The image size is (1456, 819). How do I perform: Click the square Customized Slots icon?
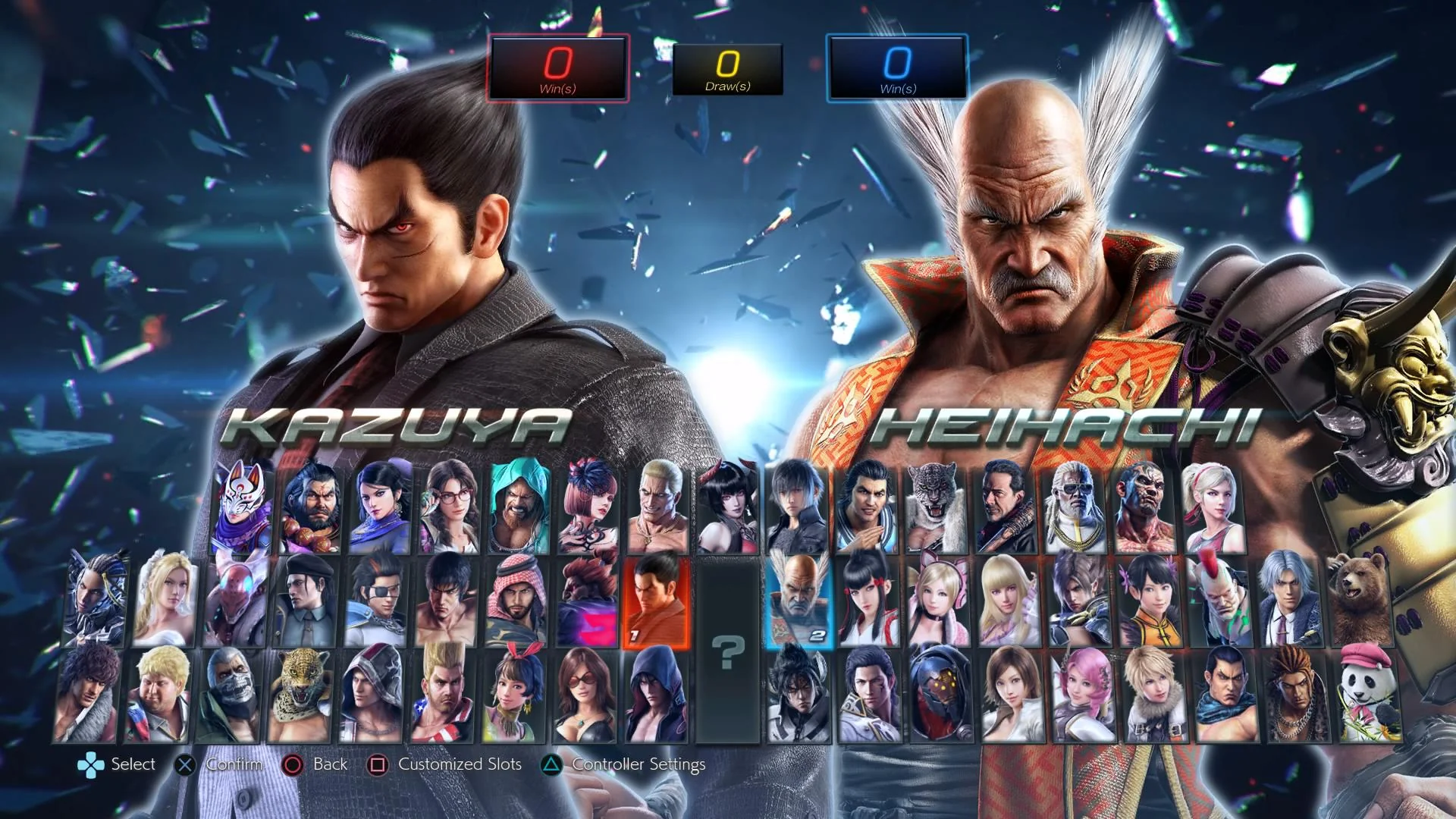pyautogui.click(x=378, y=764)
